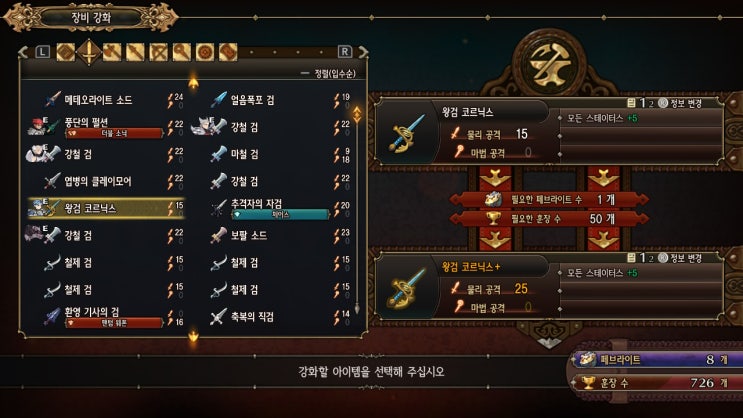This screenshot has width=743, height=418.
Task: Switch to the first weapon category tab
Action: [x=66, y=51]
